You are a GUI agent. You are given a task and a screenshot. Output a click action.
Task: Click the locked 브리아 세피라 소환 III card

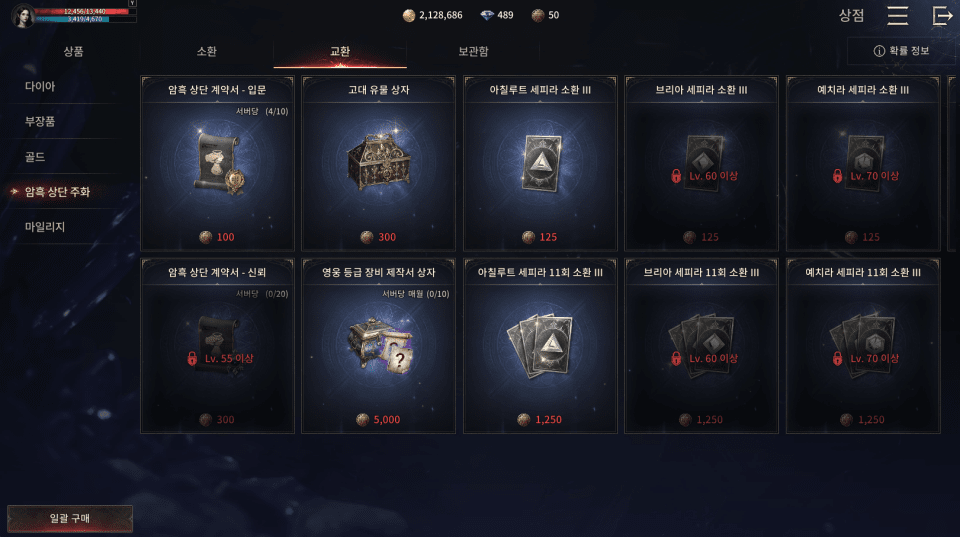click(x=702, y=165)
